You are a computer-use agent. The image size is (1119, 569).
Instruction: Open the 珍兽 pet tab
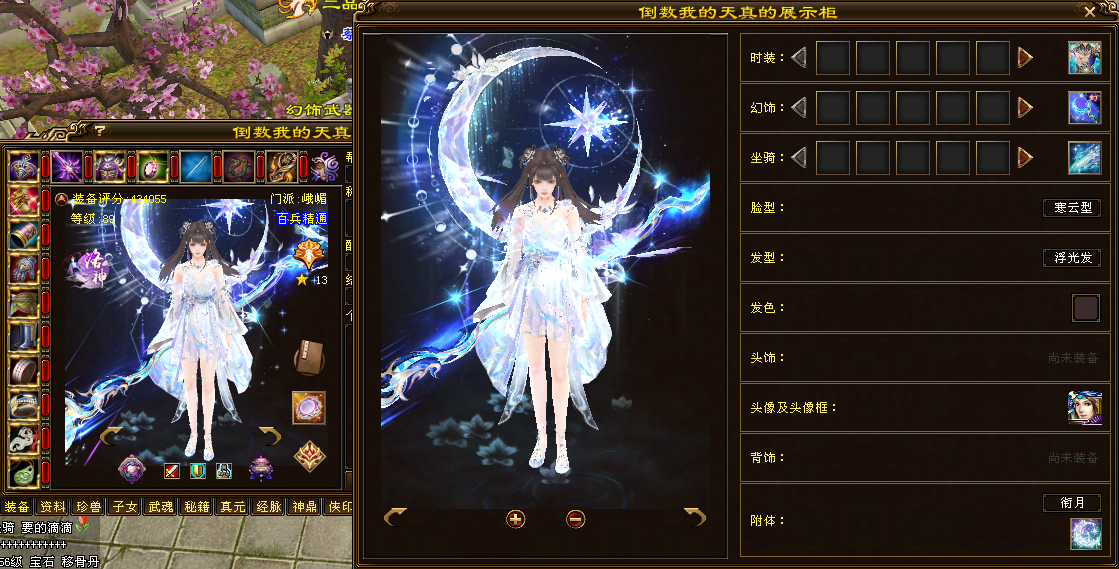point(89,507)
